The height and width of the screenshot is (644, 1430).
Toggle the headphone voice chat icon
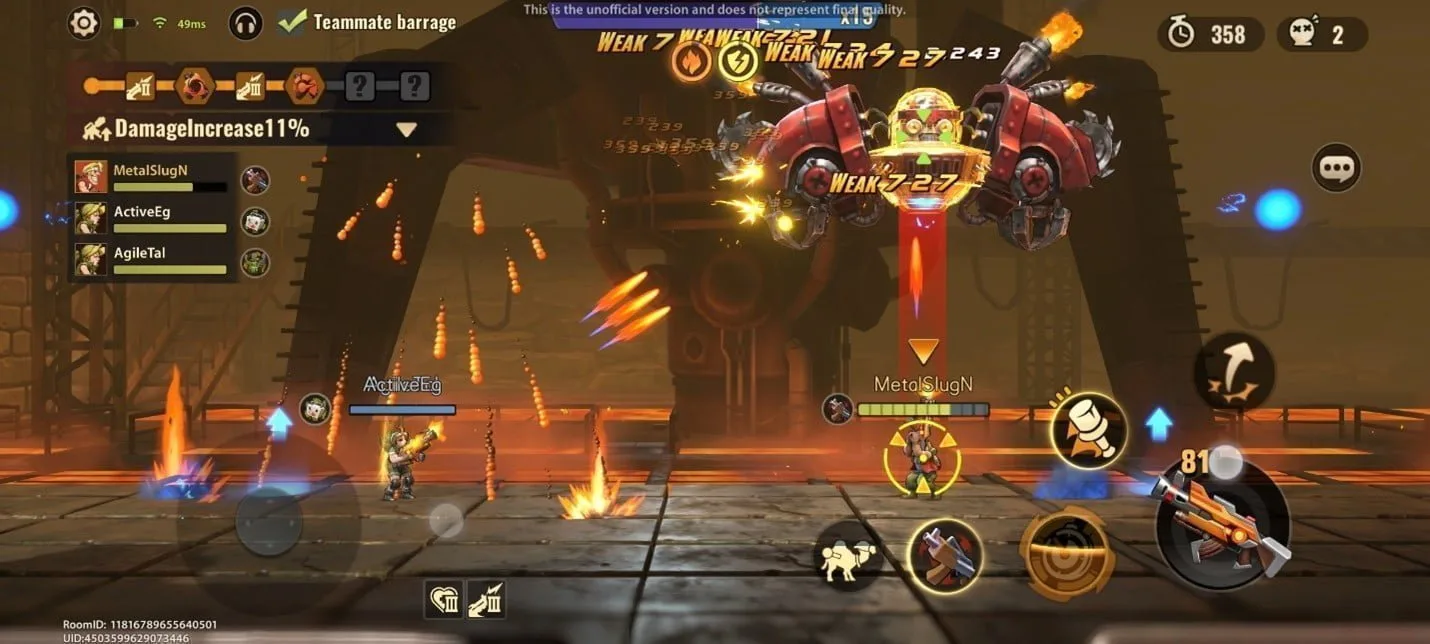(x=246, y=22)
